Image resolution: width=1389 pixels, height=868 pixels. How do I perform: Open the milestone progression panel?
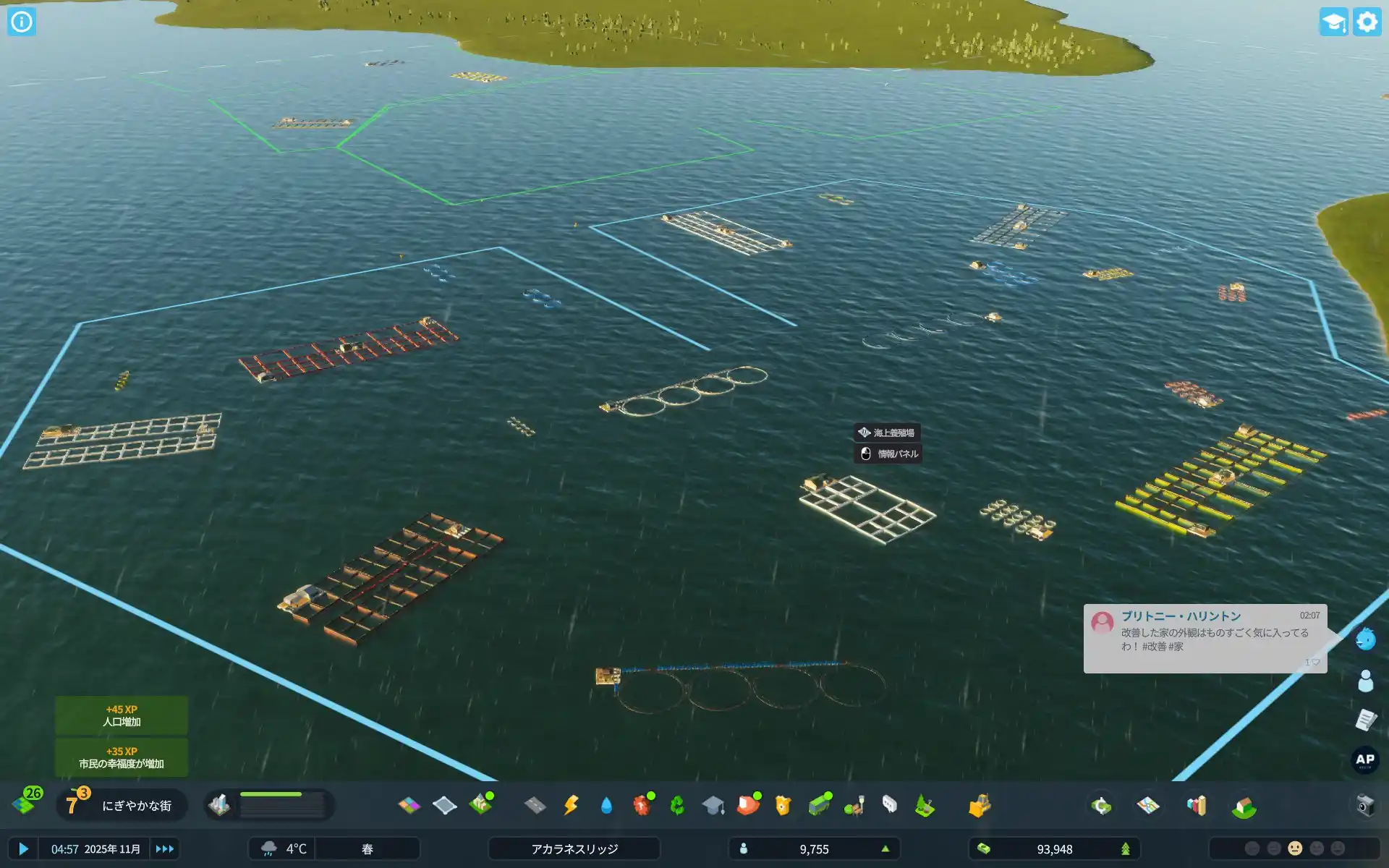122,805
